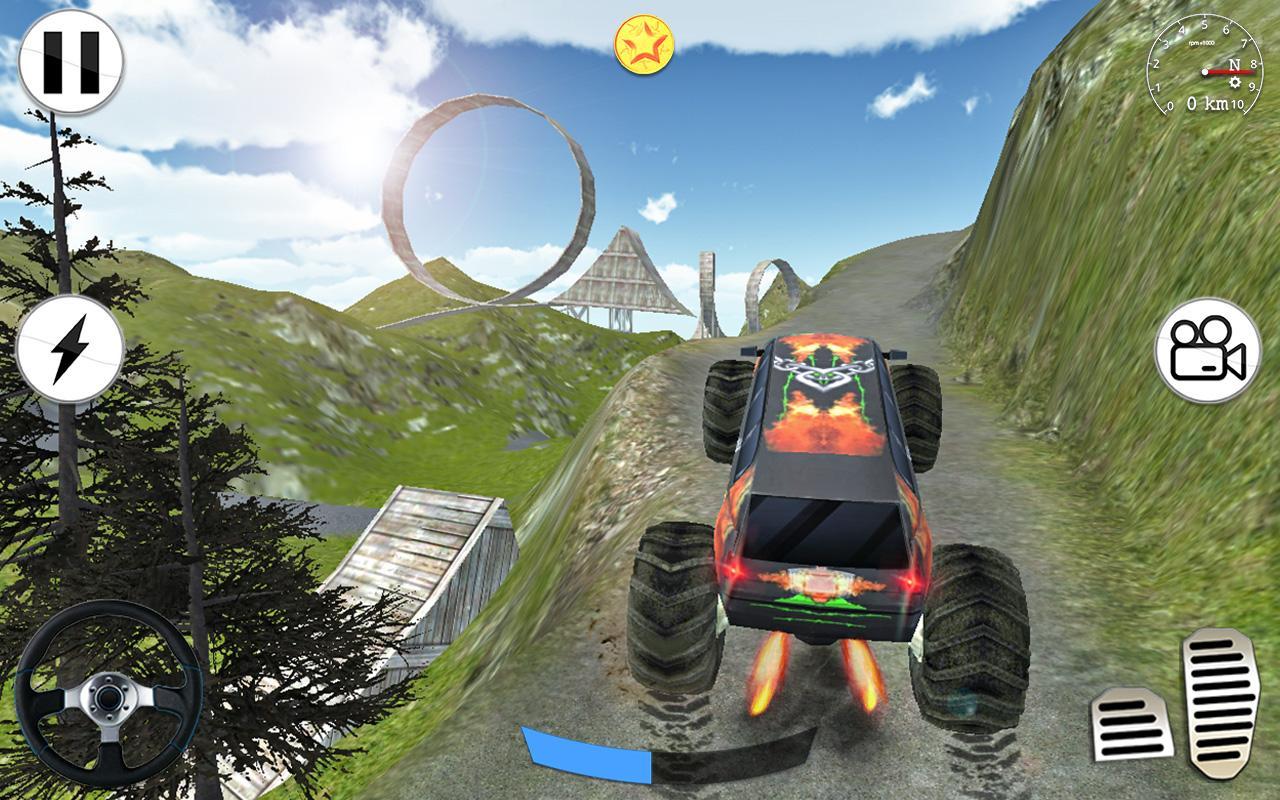Tap the rpm x1000 label on the tachometer

[1202, 43]
